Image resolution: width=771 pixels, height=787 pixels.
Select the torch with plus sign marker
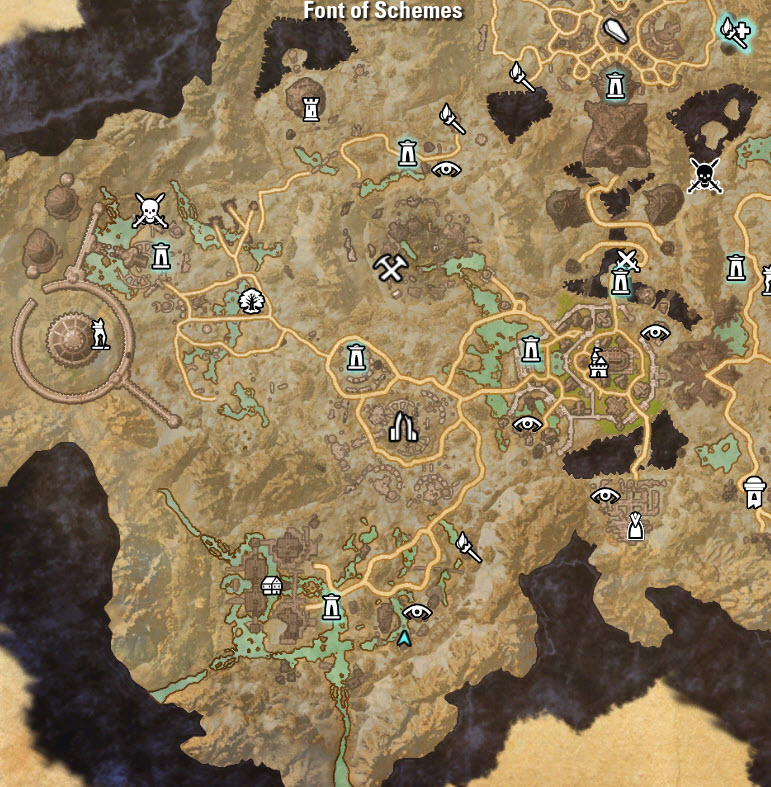[733, 31]
